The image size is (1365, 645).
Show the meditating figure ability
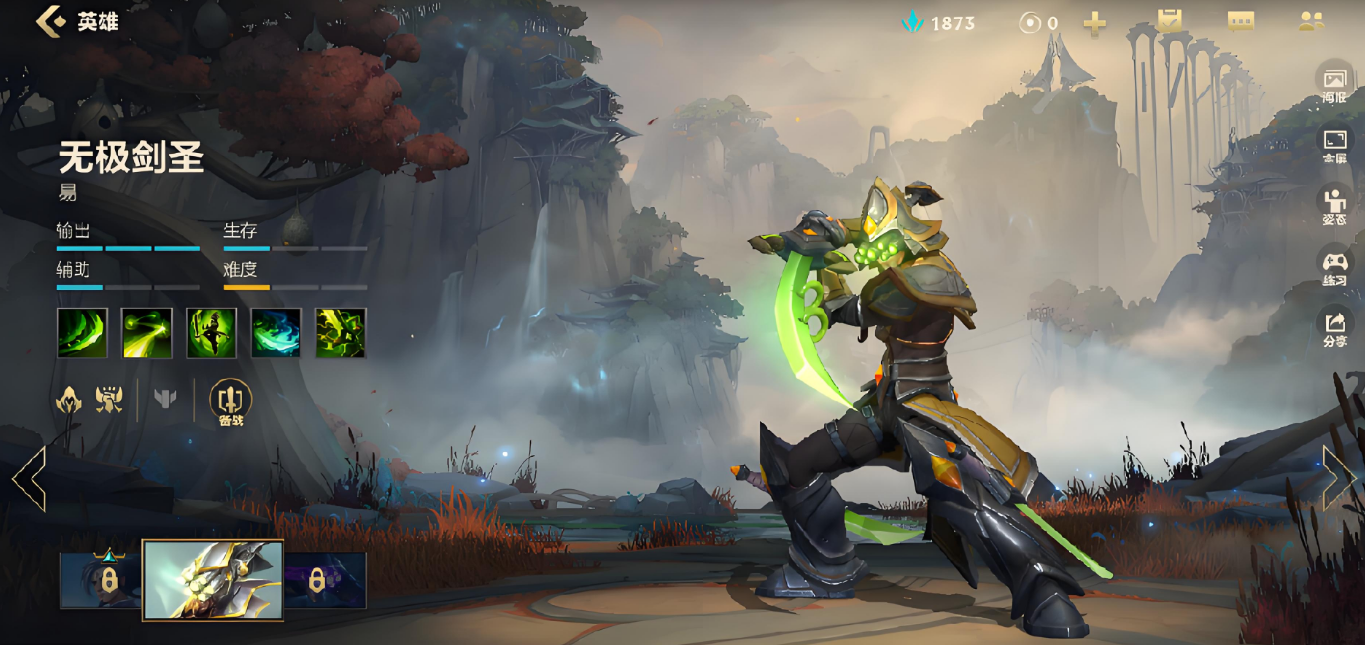tap(211, 332)
